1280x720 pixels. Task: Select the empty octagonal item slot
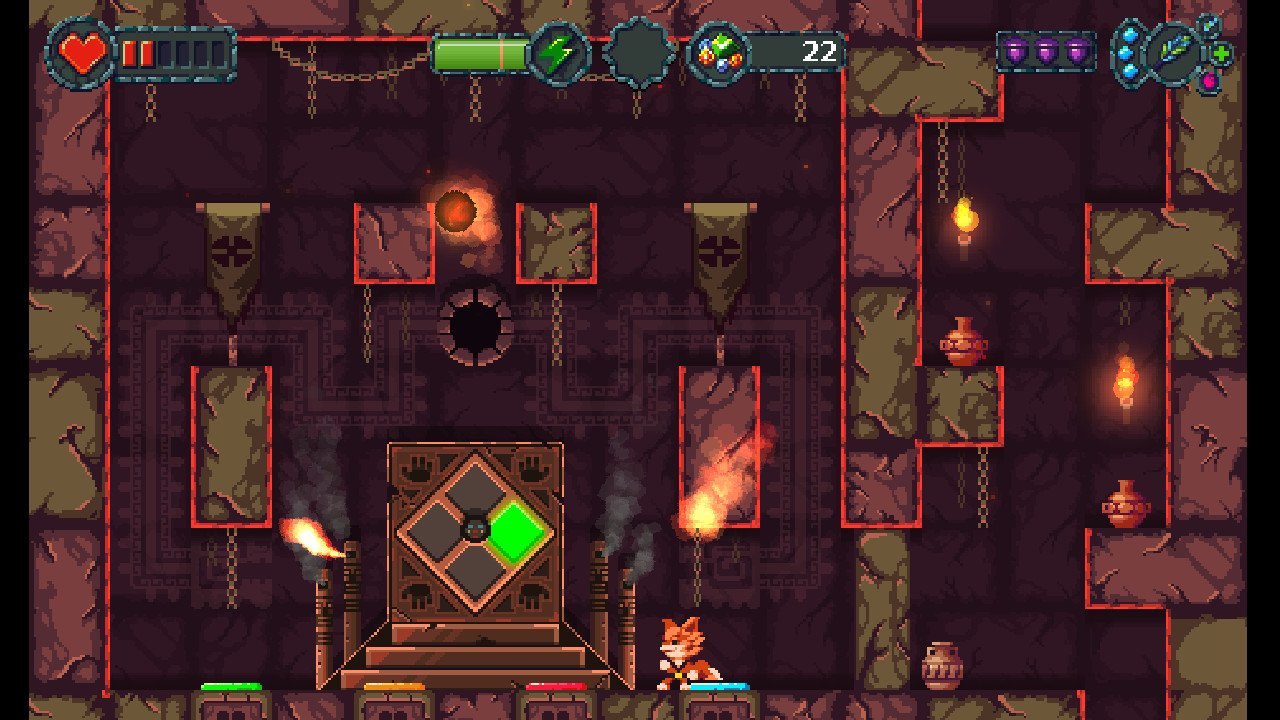[639, 53]
